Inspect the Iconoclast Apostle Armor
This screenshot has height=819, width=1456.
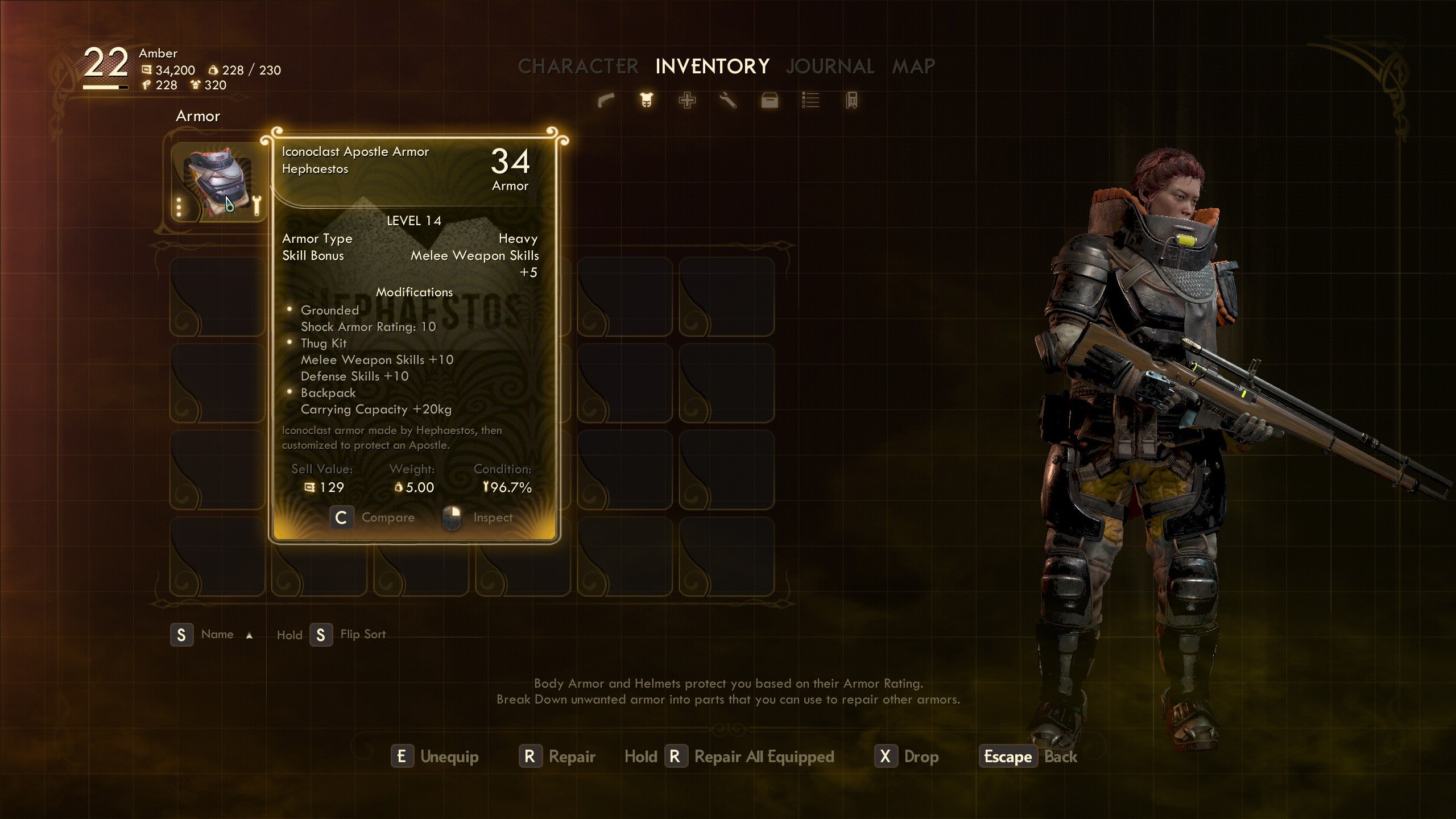click(478, 518)
